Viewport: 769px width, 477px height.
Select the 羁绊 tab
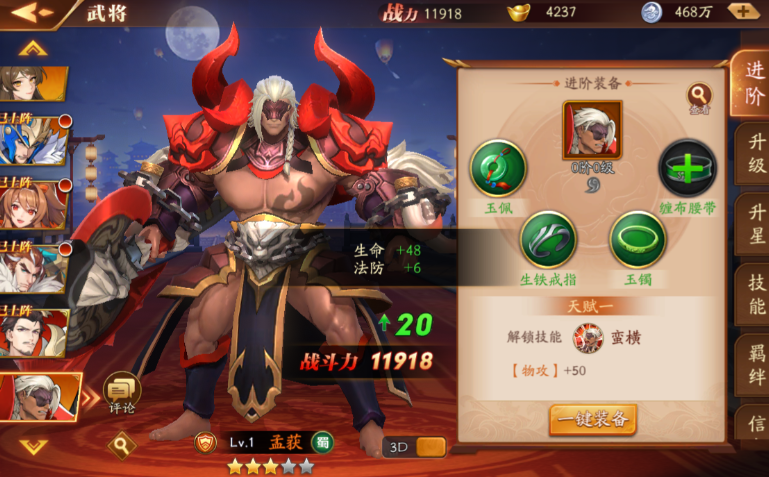tap(752, 364)
